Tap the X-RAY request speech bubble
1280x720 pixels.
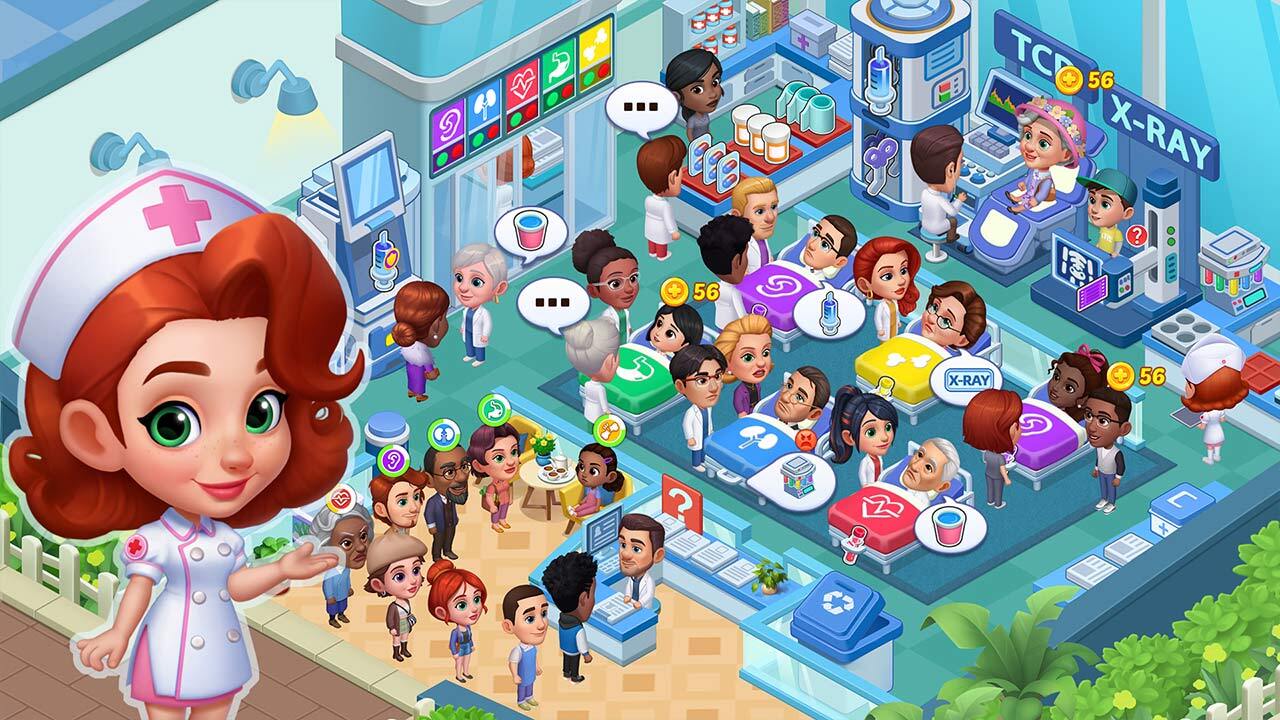point(965,381)
